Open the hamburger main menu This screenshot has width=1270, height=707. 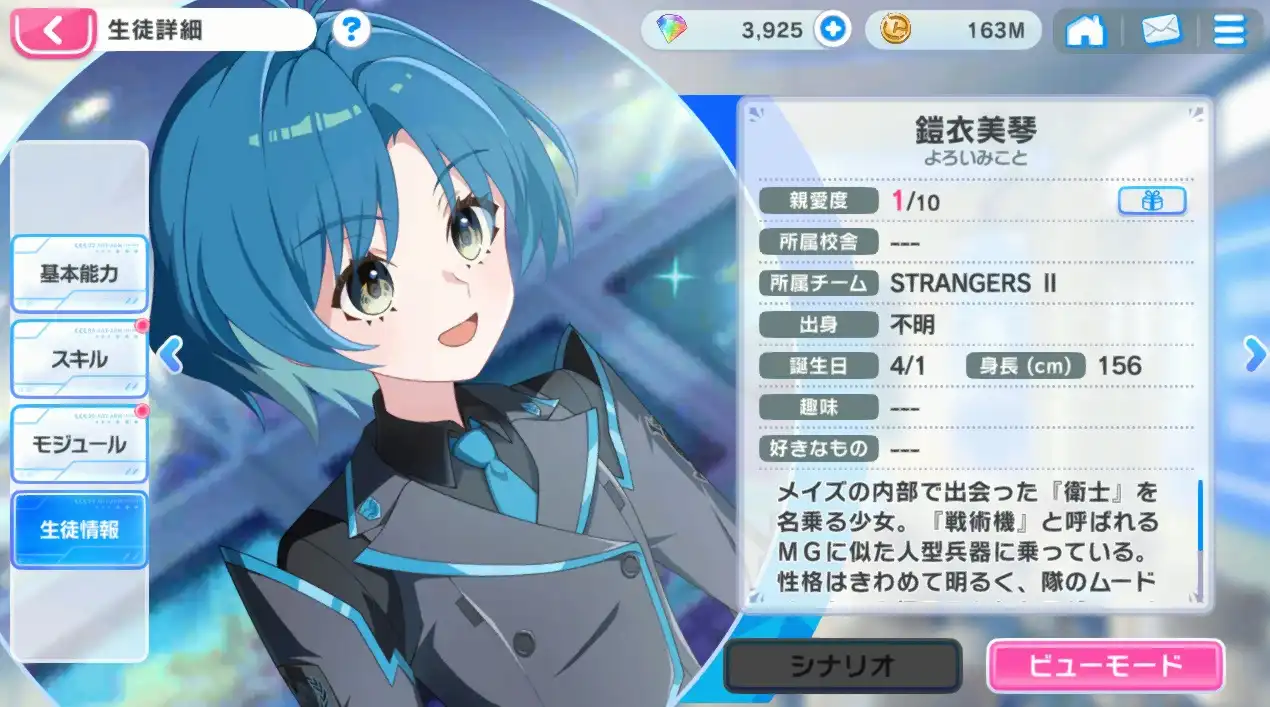[1229, 31]
